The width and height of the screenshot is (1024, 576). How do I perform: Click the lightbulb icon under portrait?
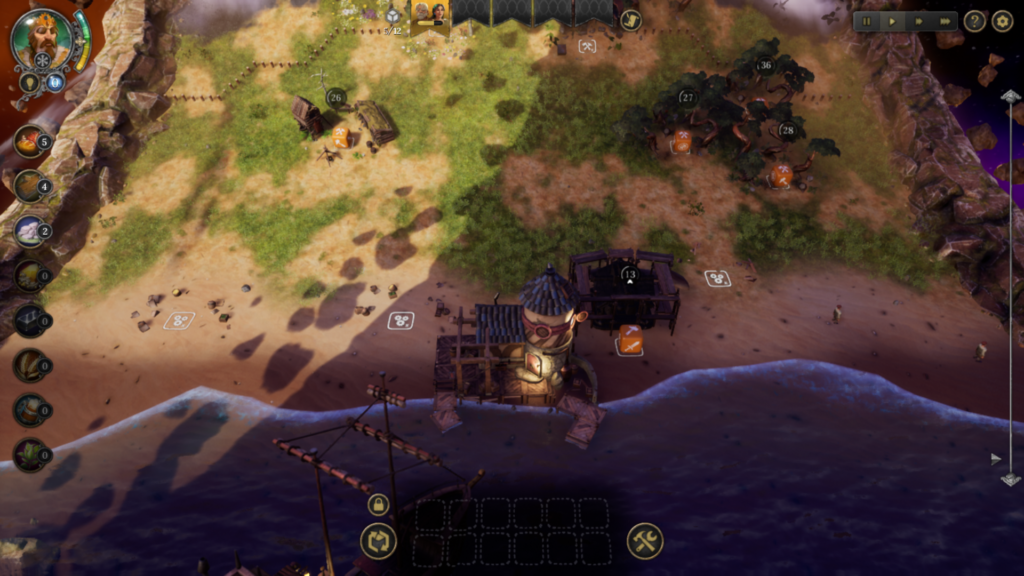[31, 81]
